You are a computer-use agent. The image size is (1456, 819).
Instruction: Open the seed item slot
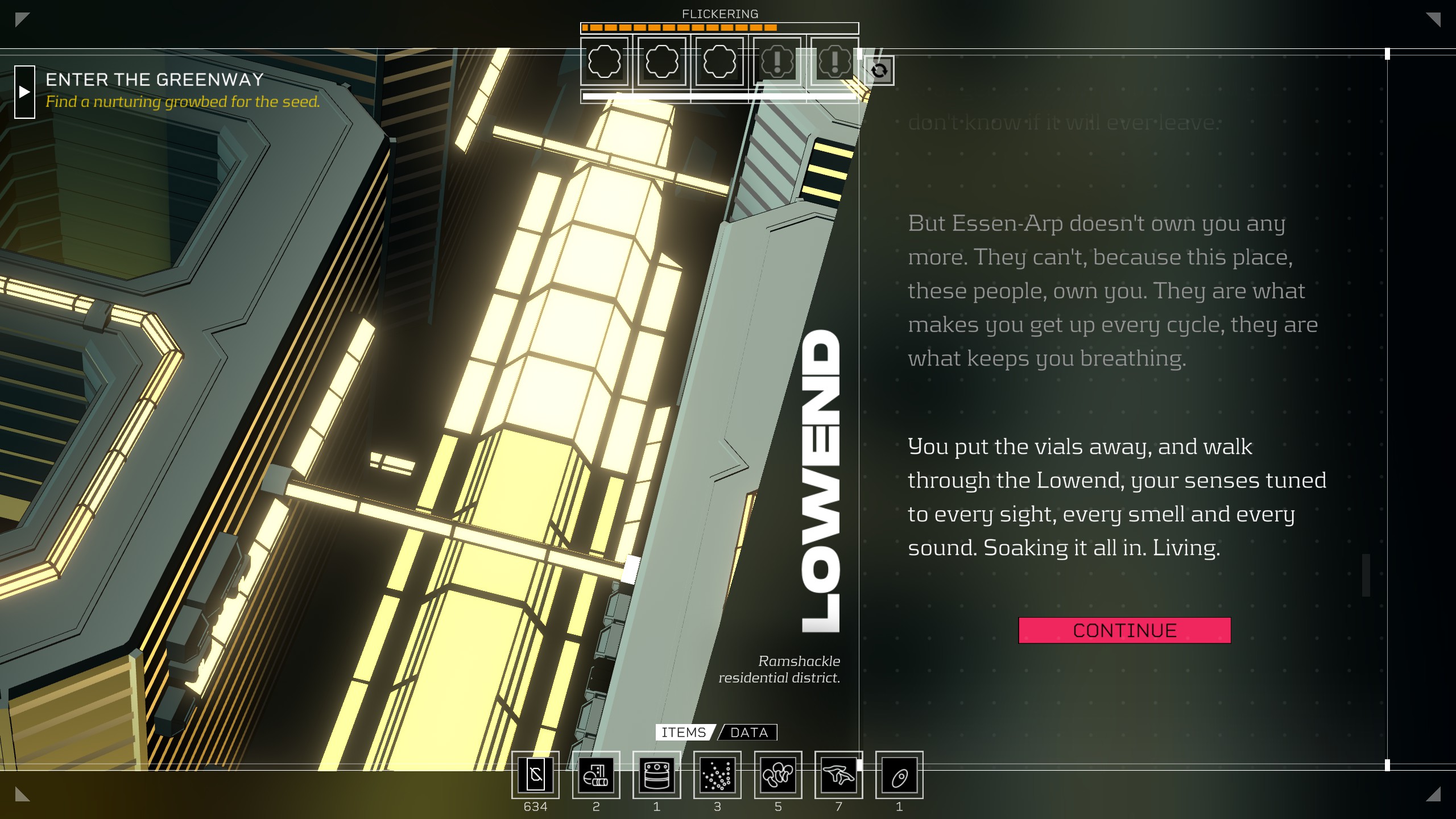coord(899,775)
